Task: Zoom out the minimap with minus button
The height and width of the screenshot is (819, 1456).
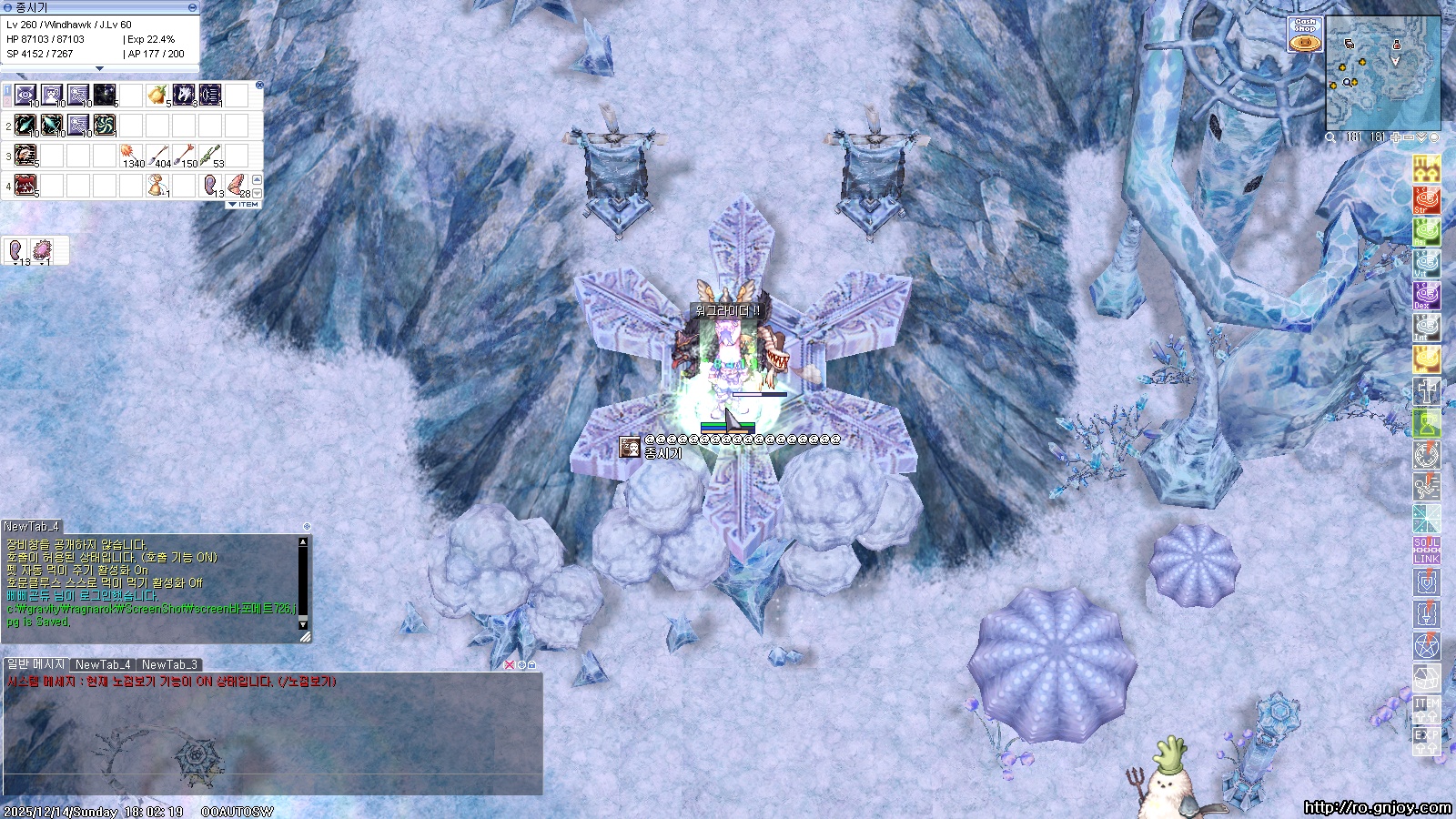Action: (x=1409, y=137)
